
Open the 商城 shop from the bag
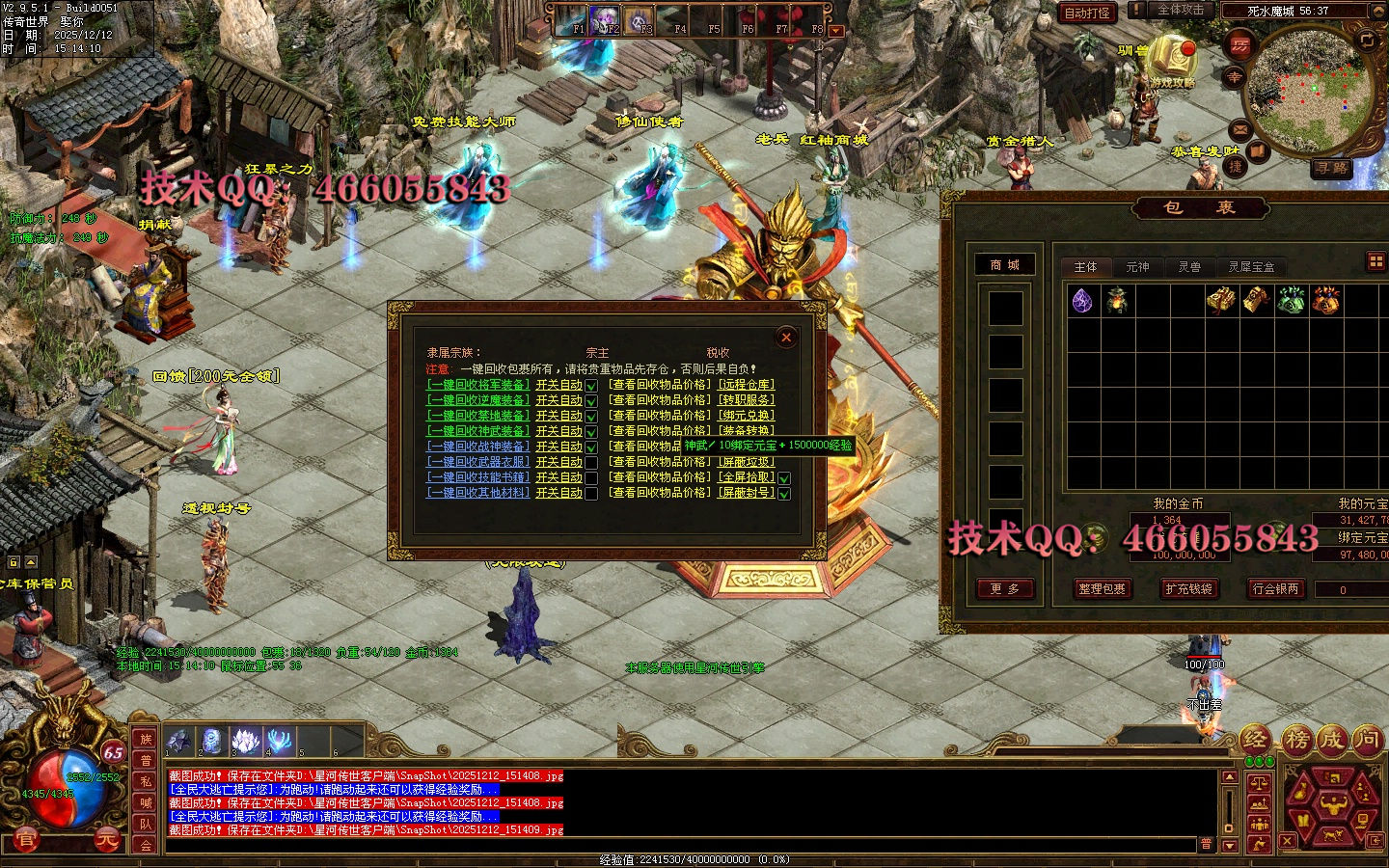tap(1004, 265)
